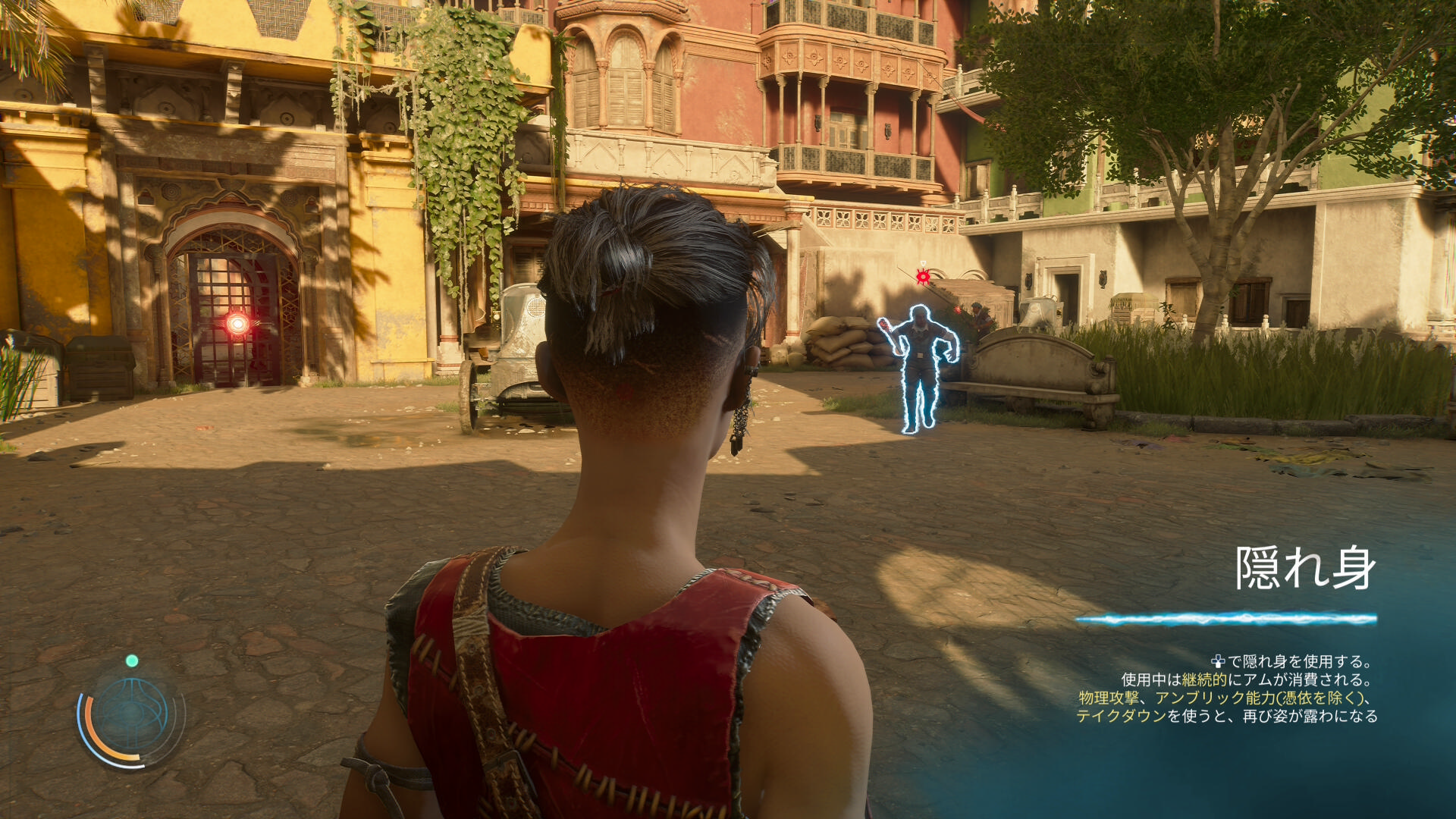This screenshot has width=1456, height=819.
Task: Select the 隠れ身 tutorial title
Action: click(x=1305, y=568)
